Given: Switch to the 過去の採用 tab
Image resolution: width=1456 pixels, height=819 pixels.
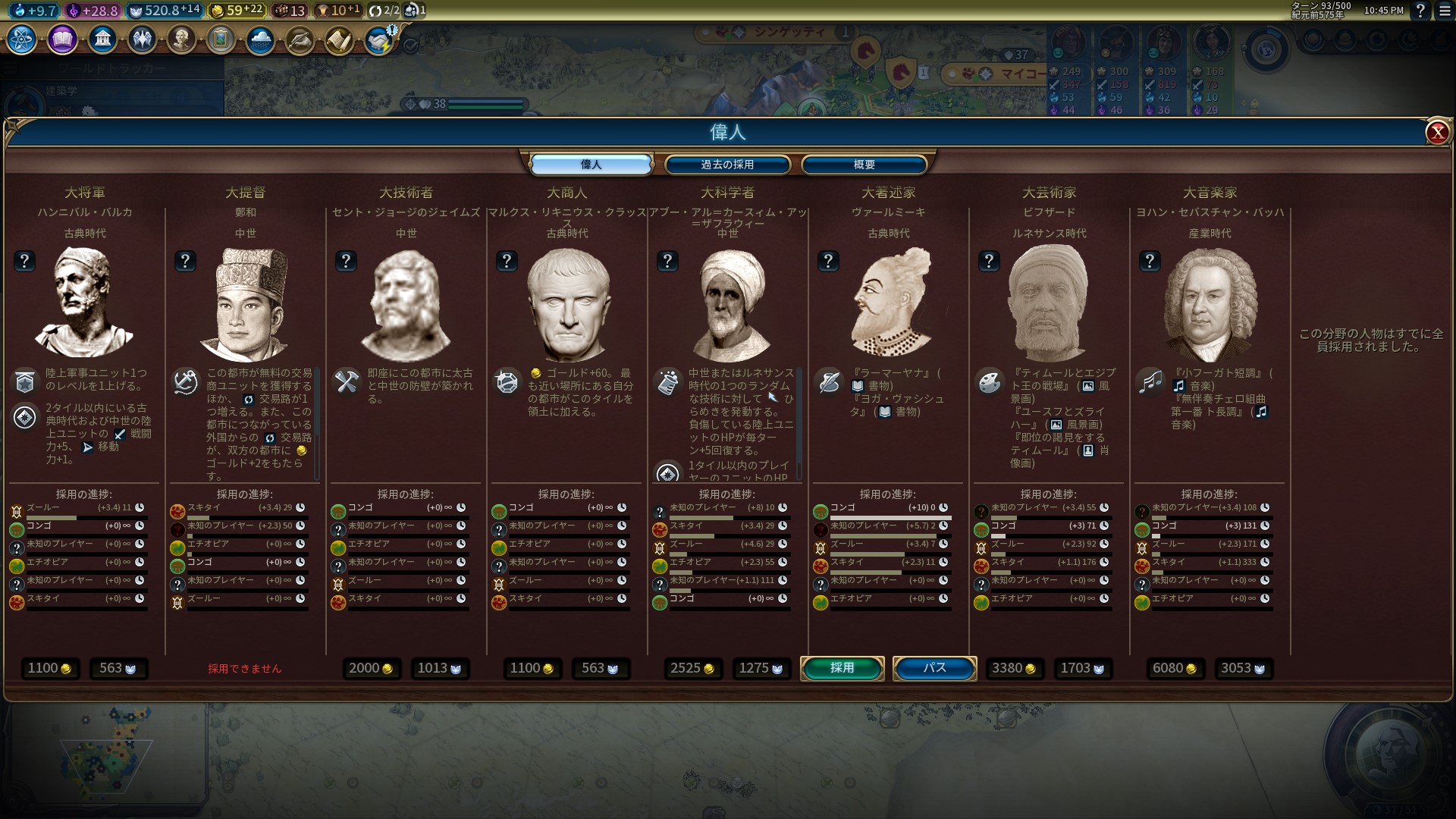Looking at the screenshot, I should point(727,165).
